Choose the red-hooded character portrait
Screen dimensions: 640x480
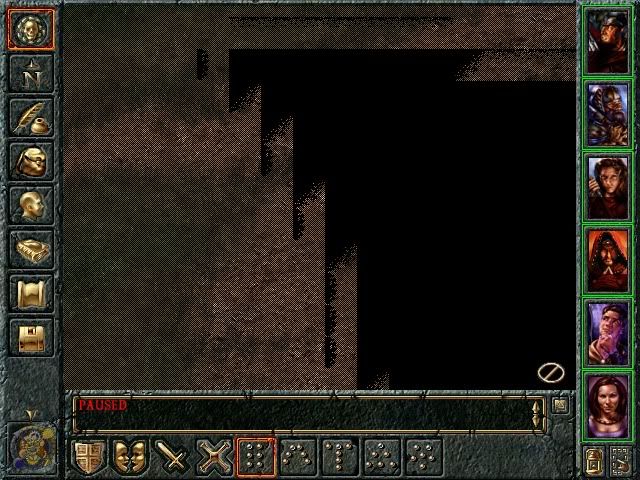point(607,261)
